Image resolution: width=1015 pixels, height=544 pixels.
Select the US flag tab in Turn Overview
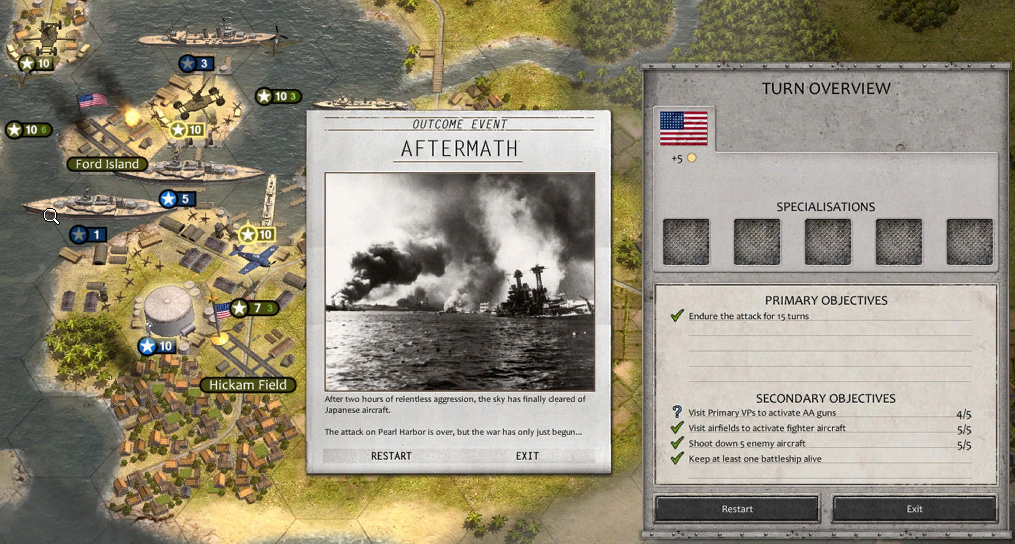[684, 129]
